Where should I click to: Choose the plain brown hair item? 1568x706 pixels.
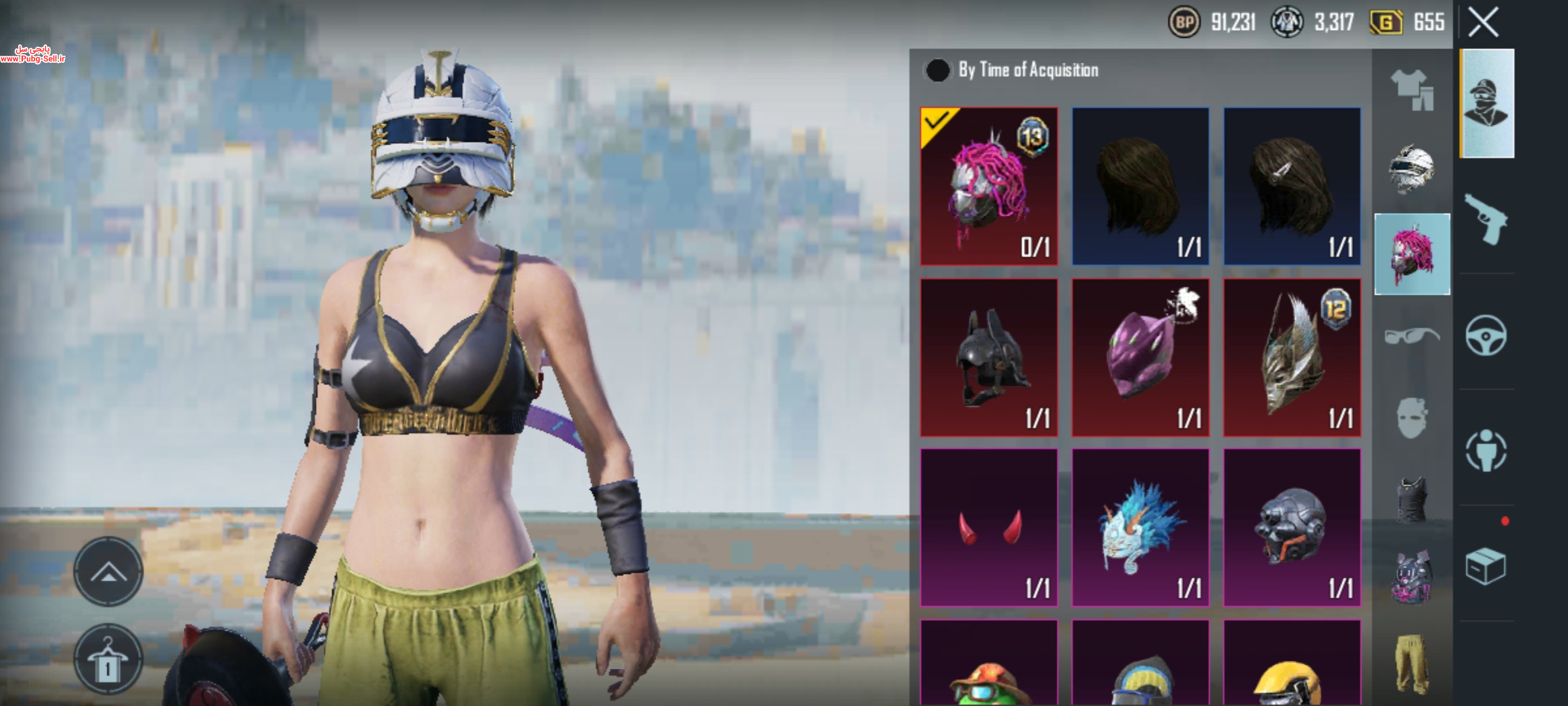1140,186
